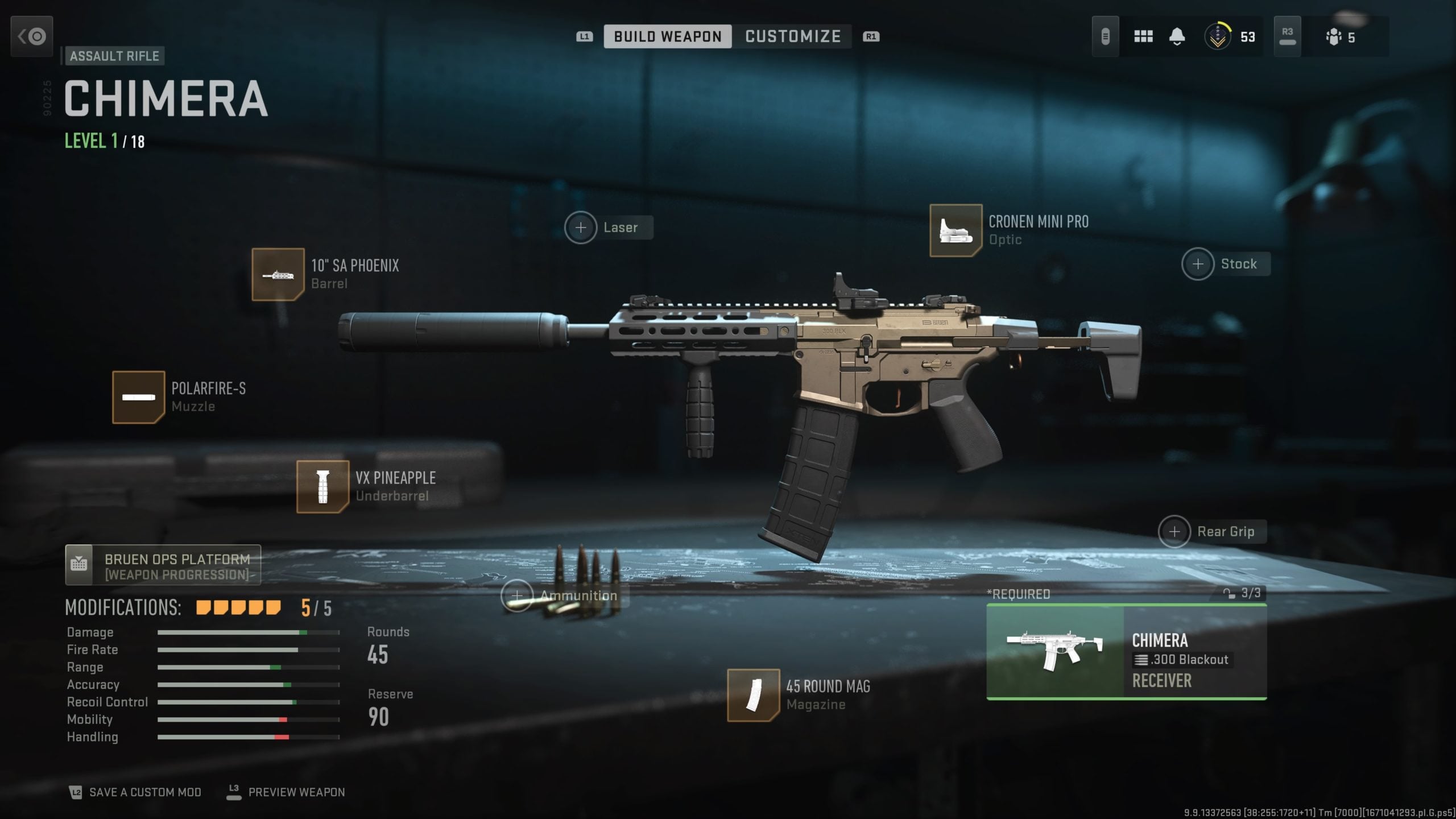Expand the empty Stock attachment slot
Image resolution: width=1456 pixels, height=819 pixels.
(x=1199, y=263)
